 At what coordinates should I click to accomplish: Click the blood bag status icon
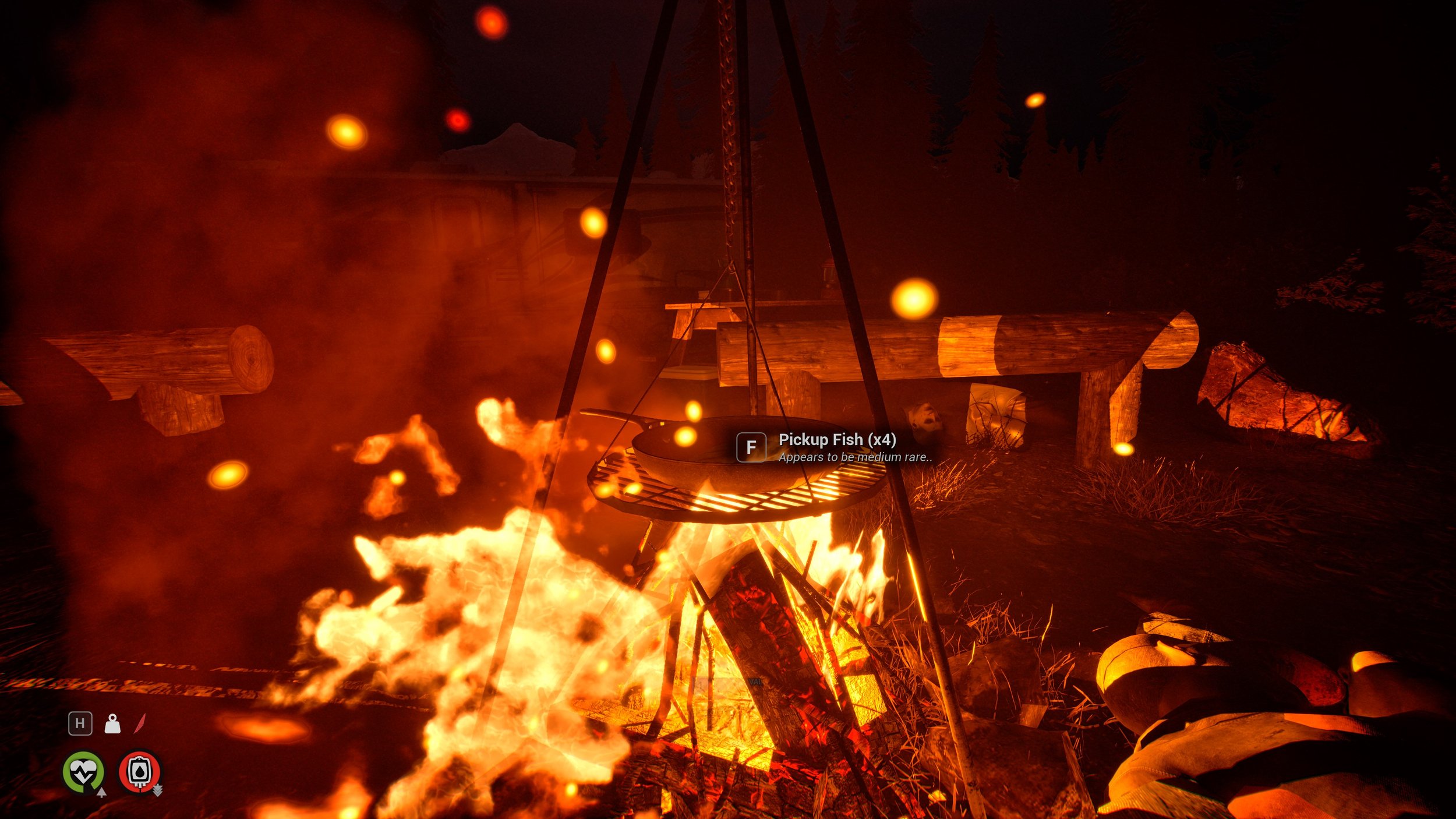[x=139, y=772]
